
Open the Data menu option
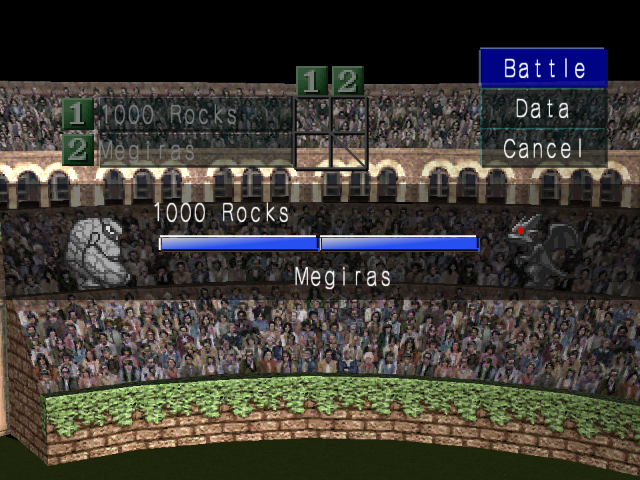[x=544, y=108]
